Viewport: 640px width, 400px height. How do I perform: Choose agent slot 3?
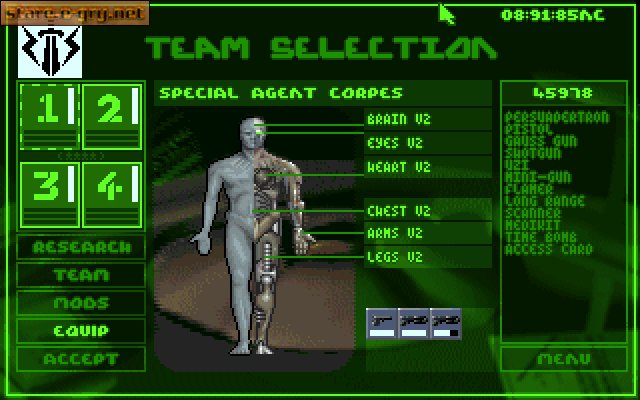coord(47,193)
